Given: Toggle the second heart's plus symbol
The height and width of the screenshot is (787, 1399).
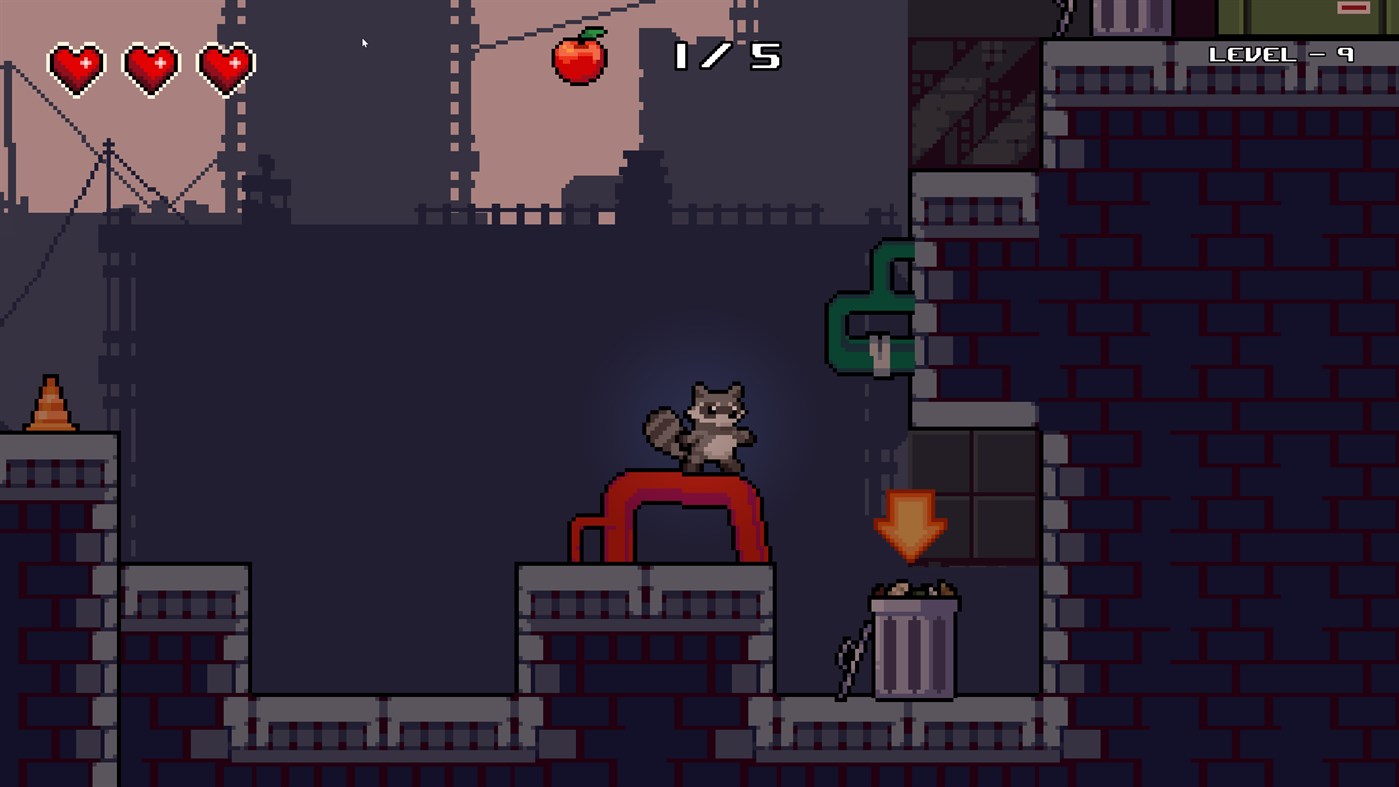Looking at the screenshot, I should pyautogui.click(x=159, y=62).
